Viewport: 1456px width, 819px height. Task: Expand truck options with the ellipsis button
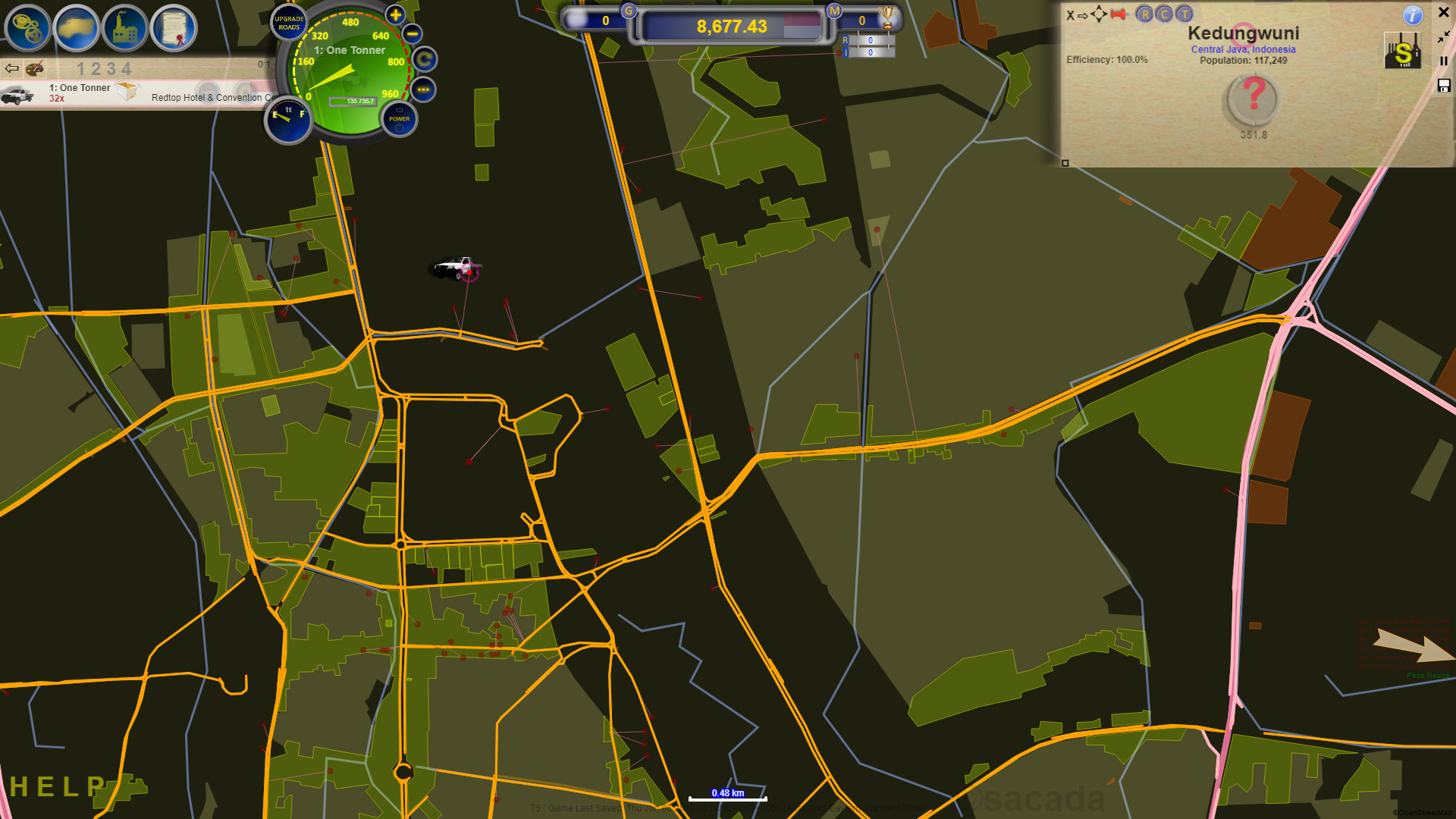[425, 91]
